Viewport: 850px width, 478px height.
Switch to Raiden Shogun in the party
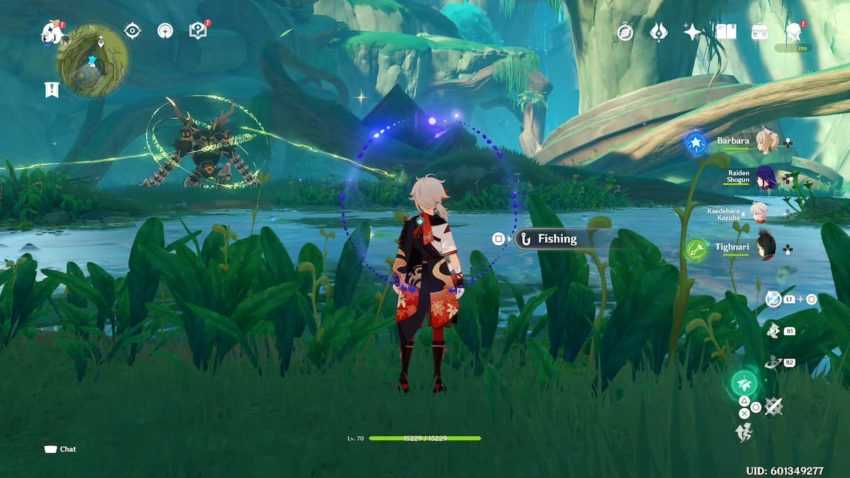(765, 177)
